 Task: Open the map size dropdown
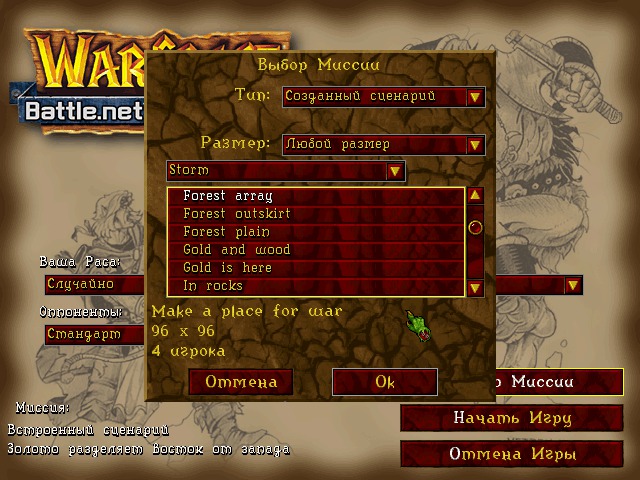click(x=475, y=144)
